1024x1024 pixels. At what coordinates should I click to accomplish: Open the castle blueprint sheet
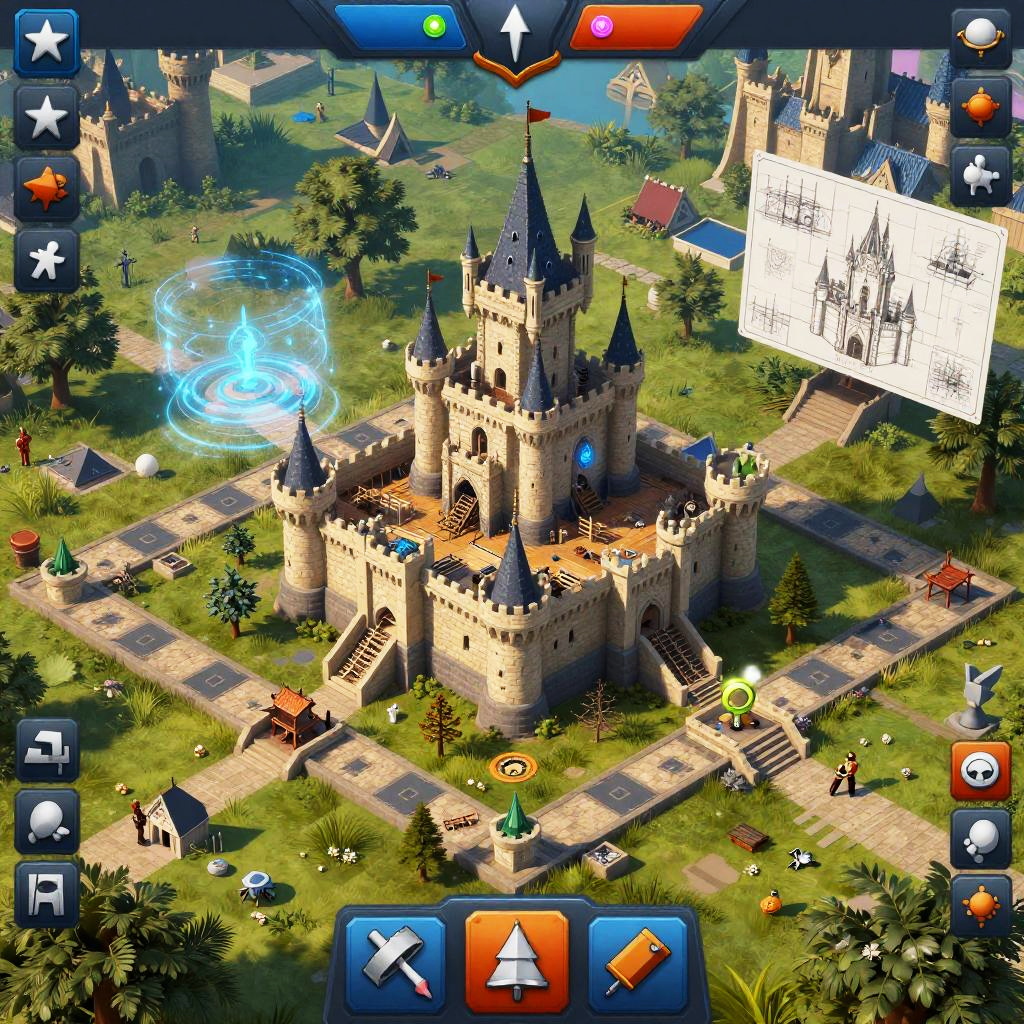point(870,284)
